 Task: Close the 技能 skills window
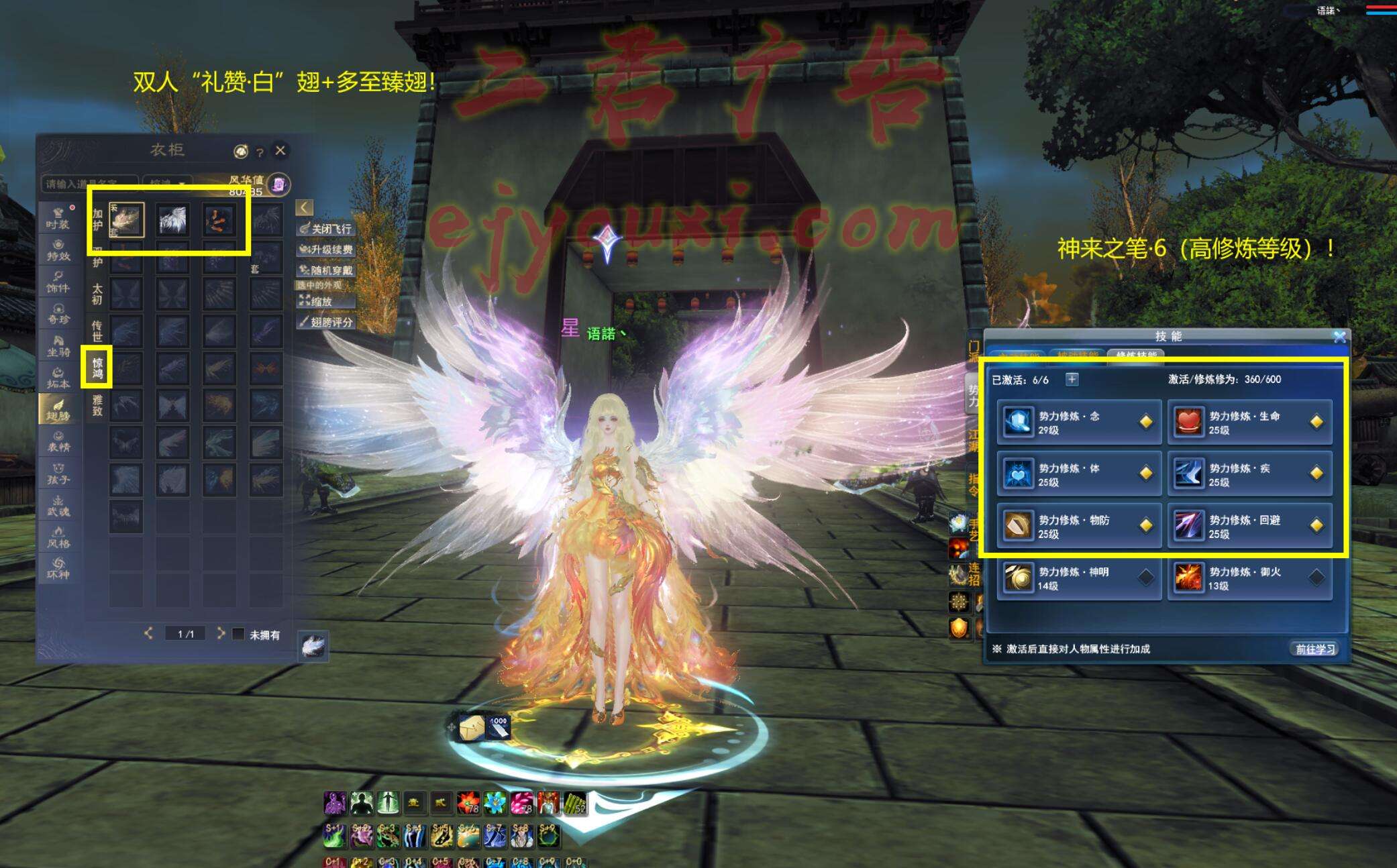(x=1339, y=337)
